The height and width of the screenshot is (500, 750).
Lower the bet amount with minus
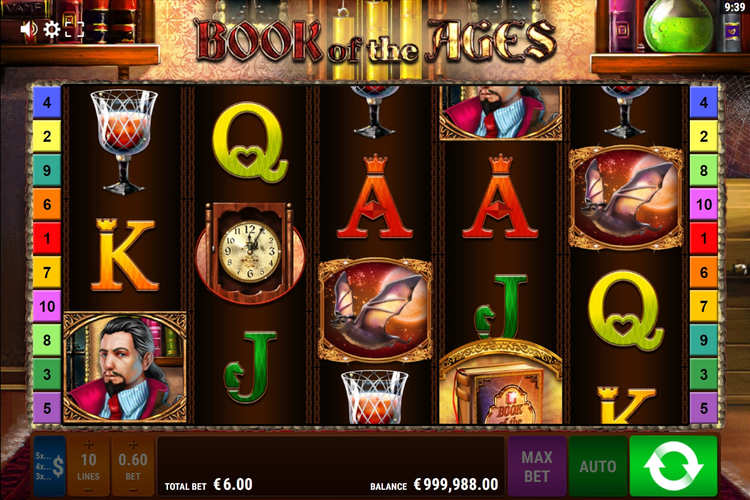tap(133, 490)
